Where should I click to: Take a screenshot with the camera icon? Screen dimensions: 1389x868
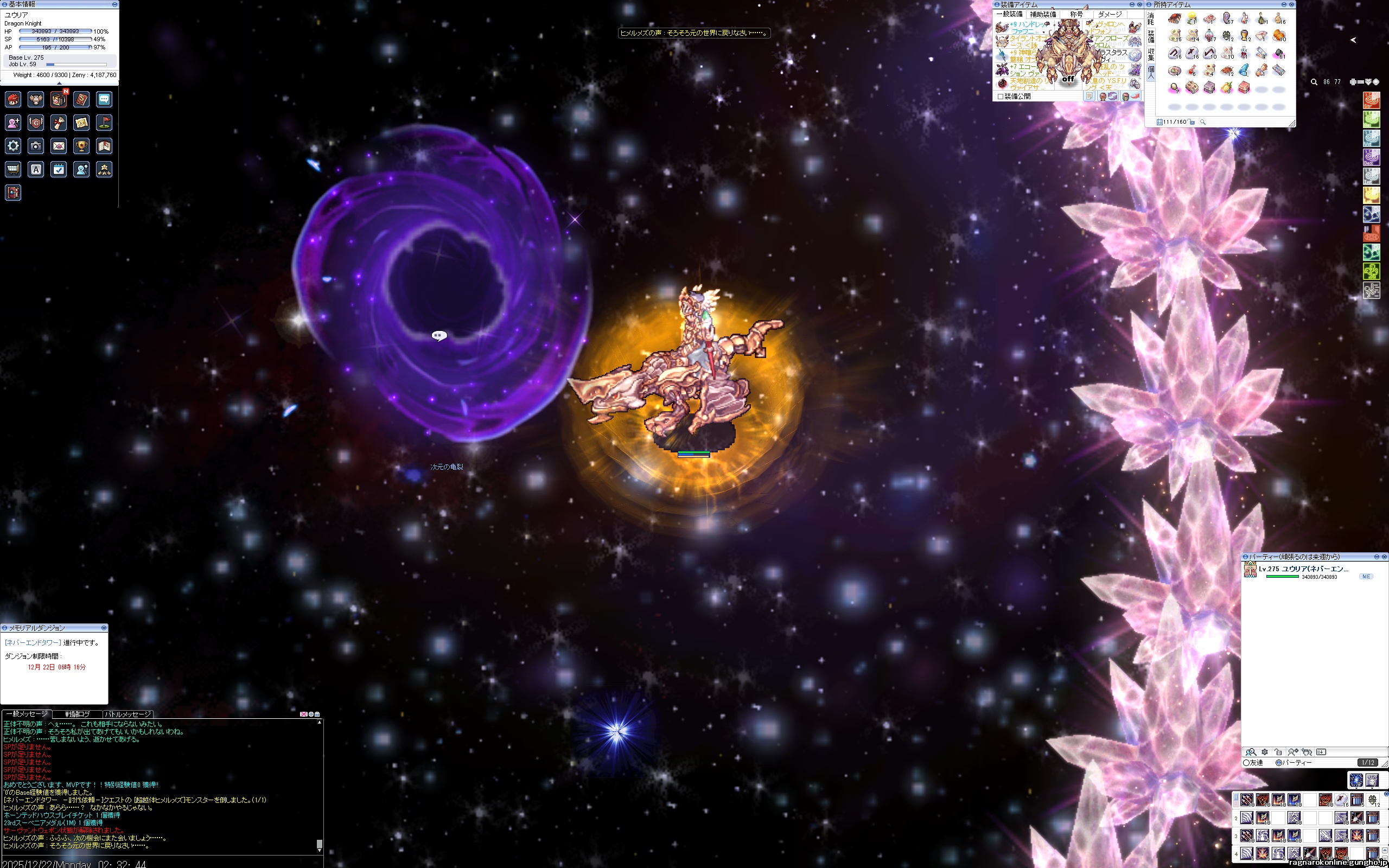click(36, 146)
